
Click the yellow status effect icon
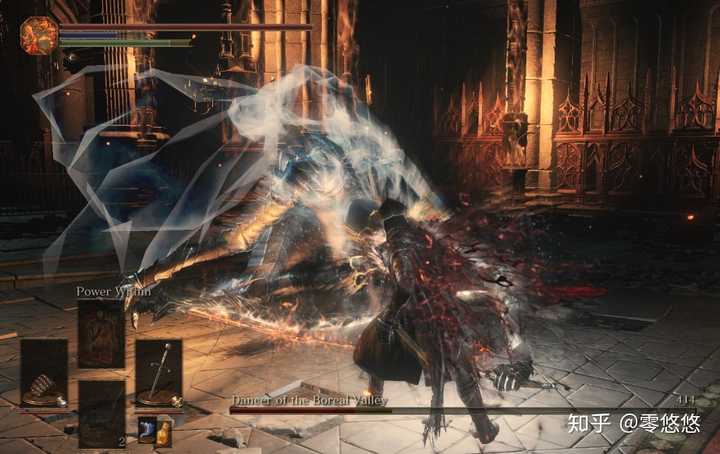coord(164,431)
